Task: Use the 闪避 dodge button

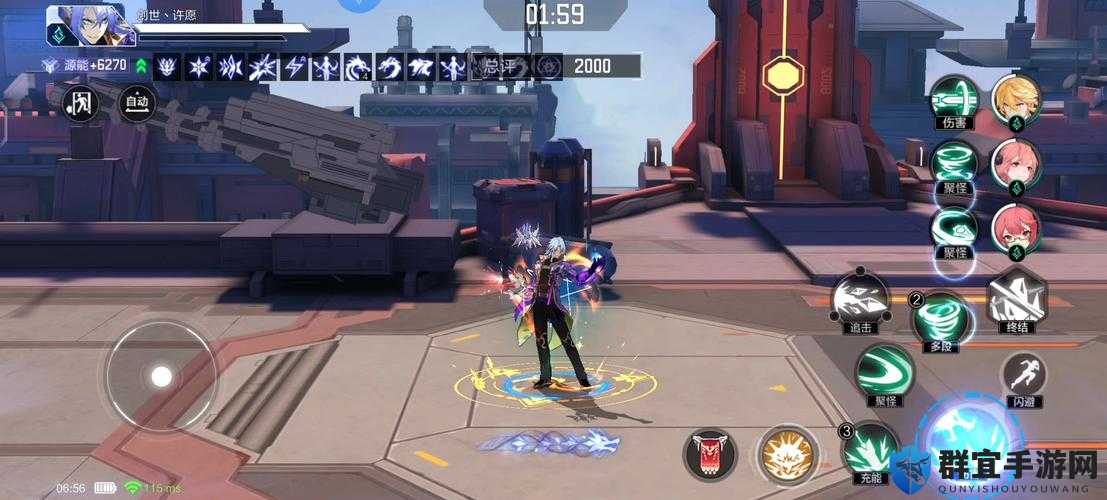Action: point(1022,375)
